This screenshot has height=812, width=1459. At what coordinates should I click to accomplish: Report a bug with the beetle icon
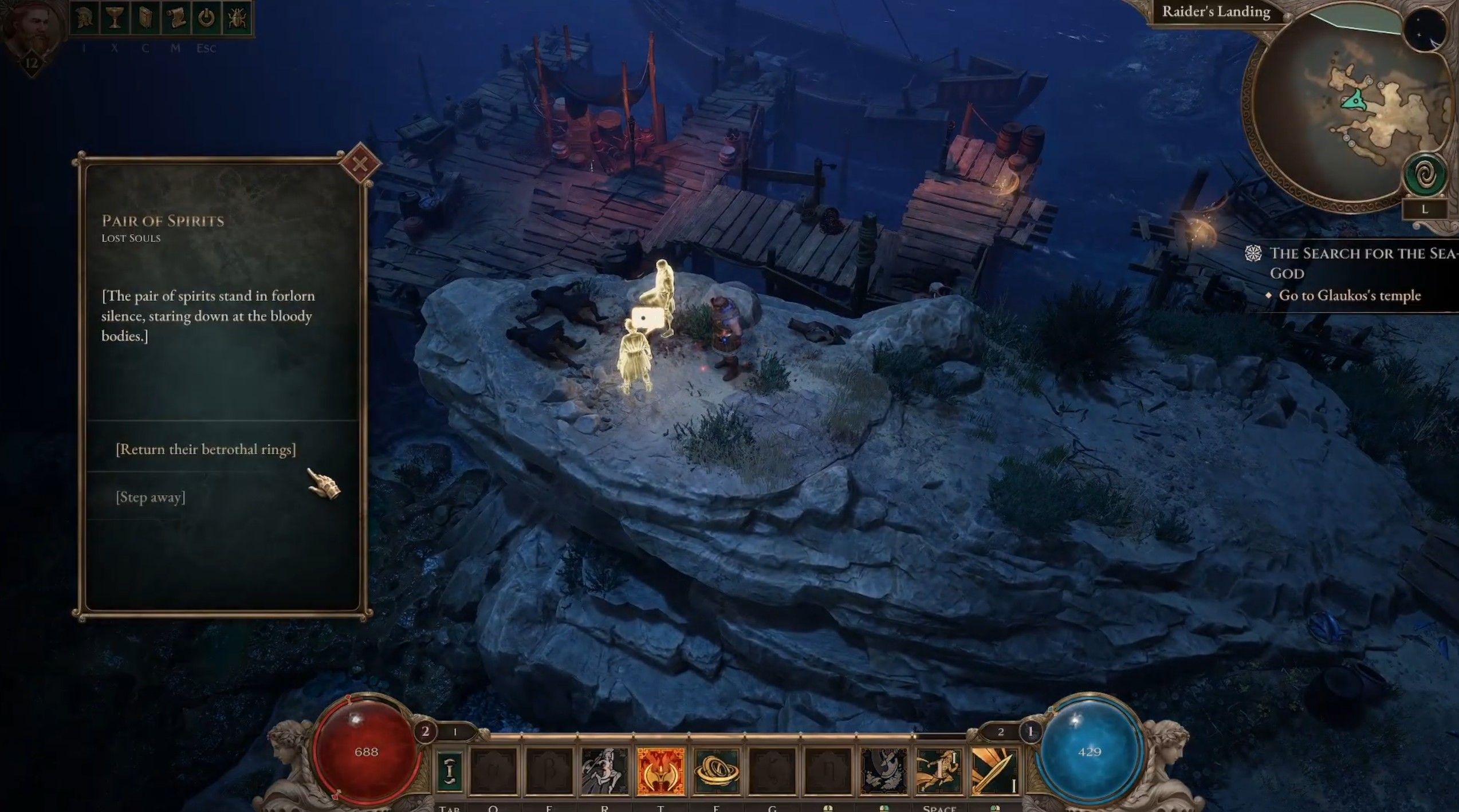pos(237,19)
